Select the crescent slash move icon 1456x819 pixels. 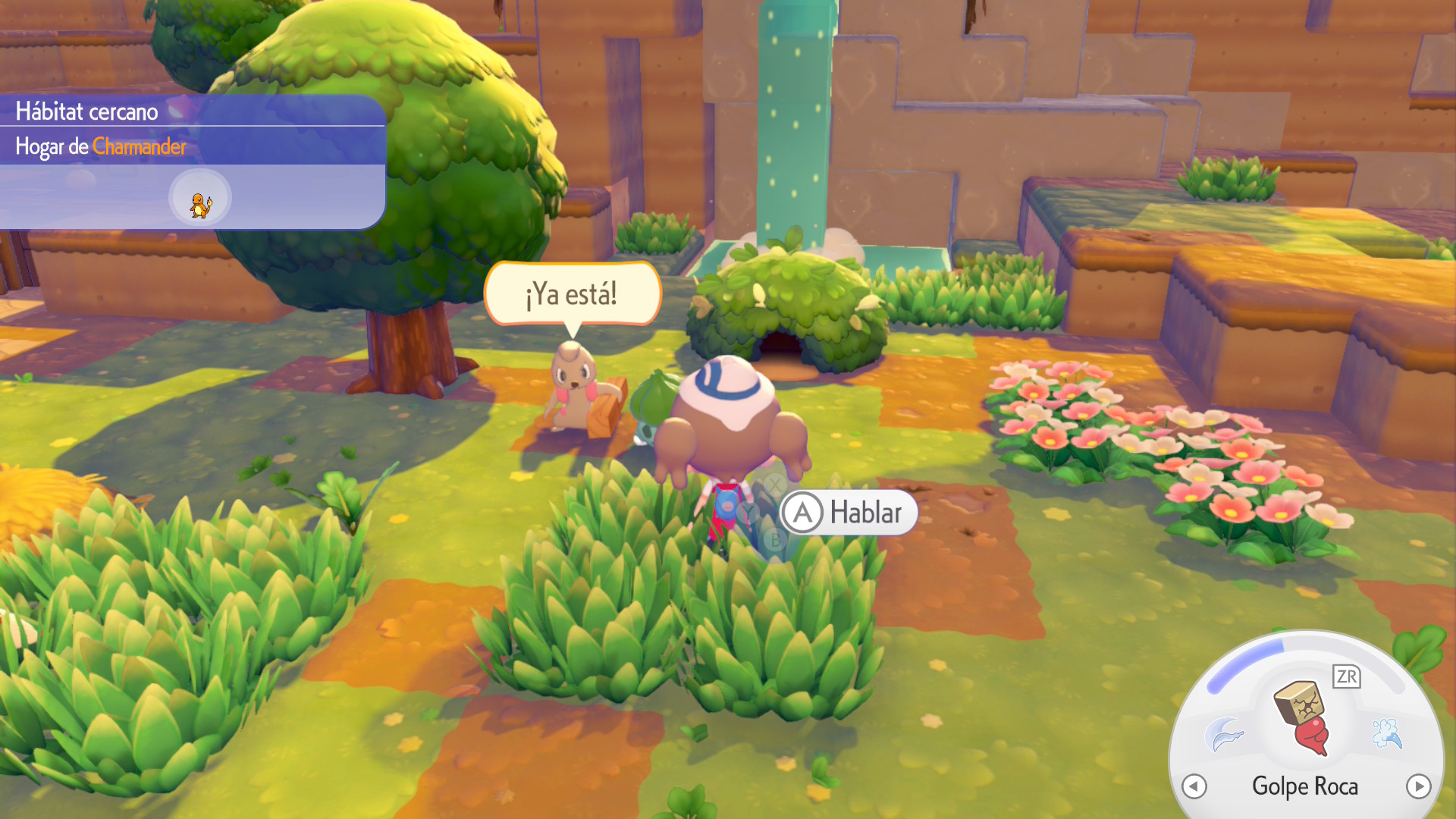(1223, 734)
